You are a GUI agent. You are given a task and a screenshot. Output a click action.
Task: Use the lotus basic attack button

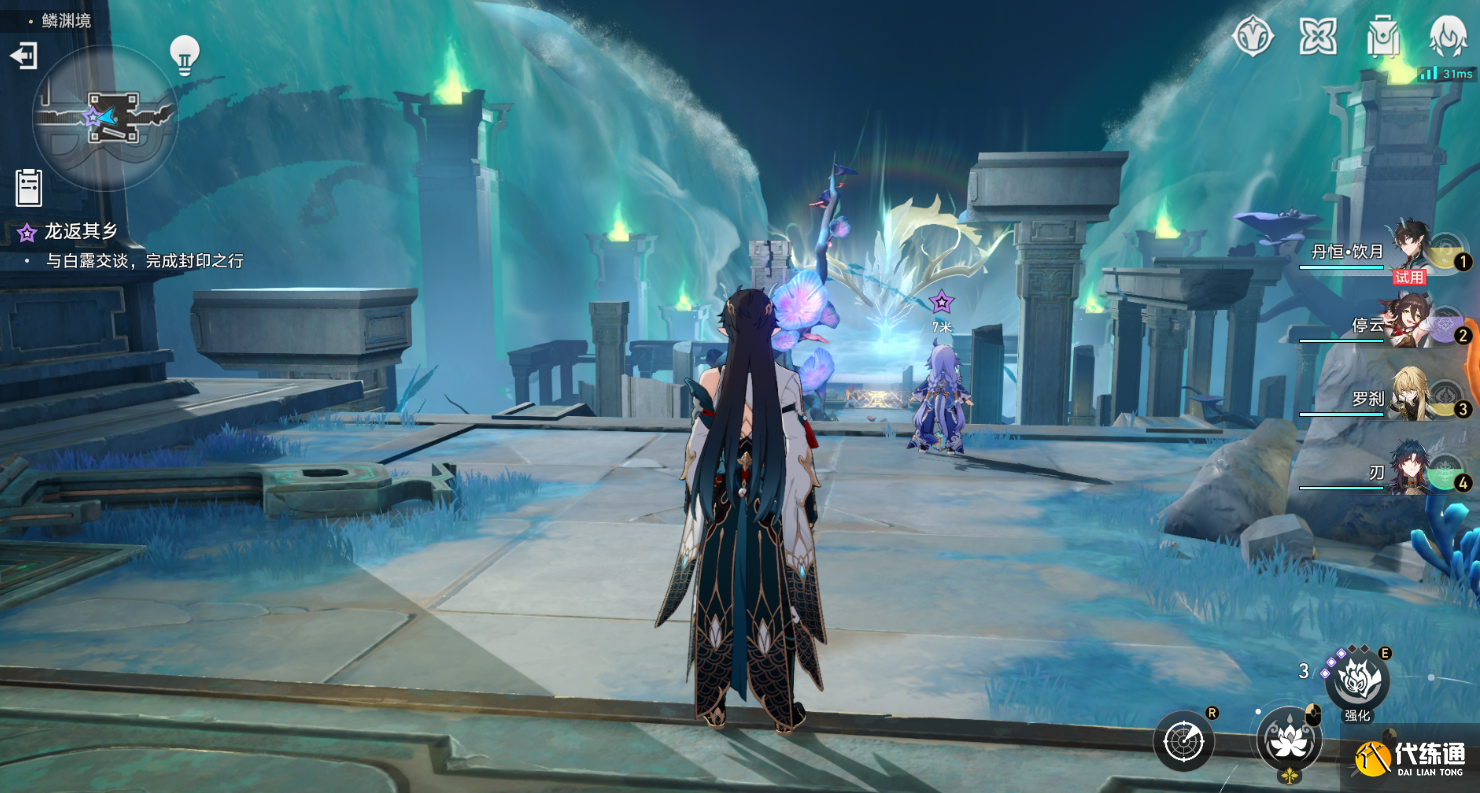[1289, 740]
